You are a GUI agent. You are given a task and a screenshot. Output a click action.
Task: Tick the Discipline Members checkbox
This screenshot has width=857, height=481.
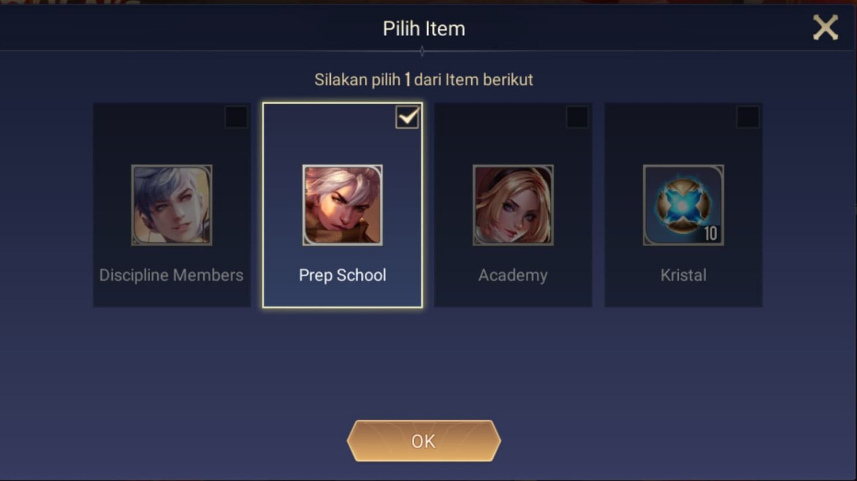coord(236,117)
